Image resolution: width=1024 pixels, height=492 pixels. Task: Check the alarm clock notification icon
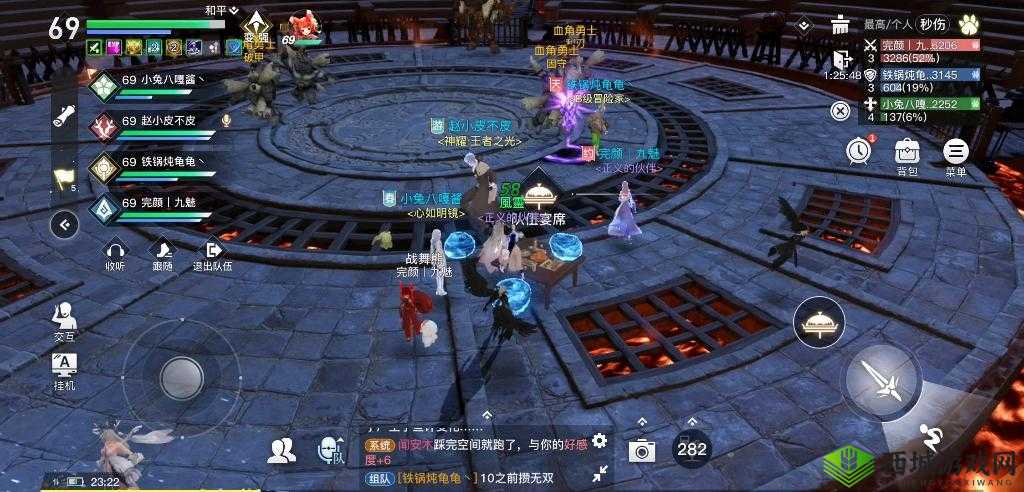click(x=858, y=150)
